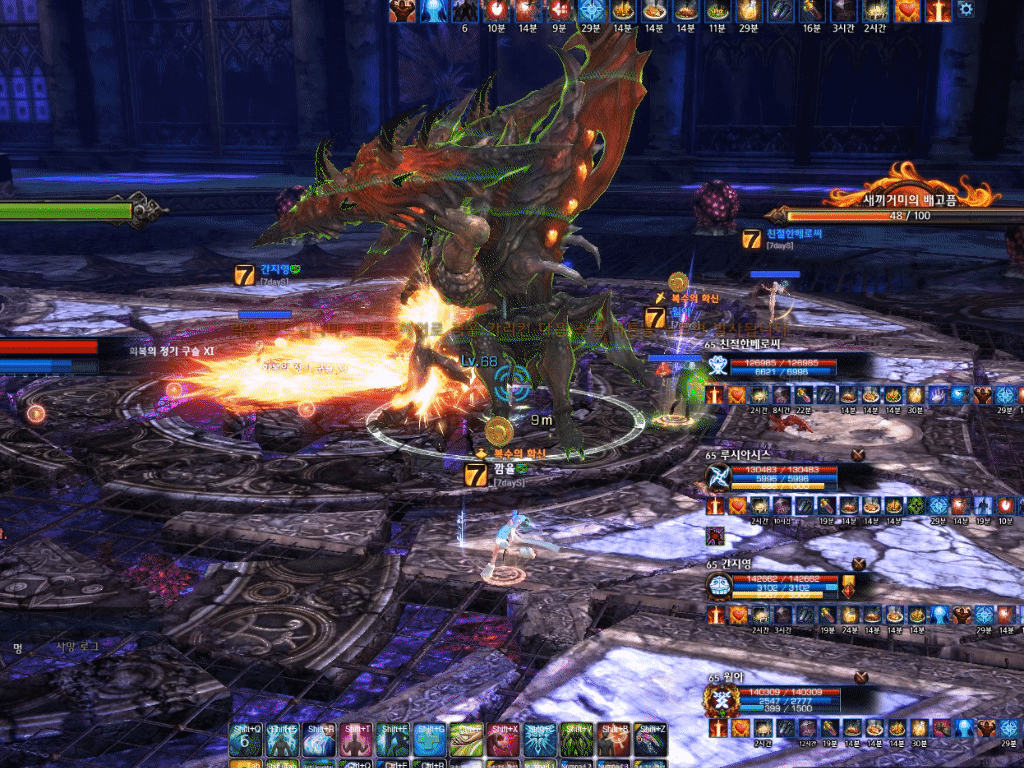This screenshot has height=768, width=1024.
Task: Click the red heart buff icon in top bar
Action: click(x=906, y=10)
